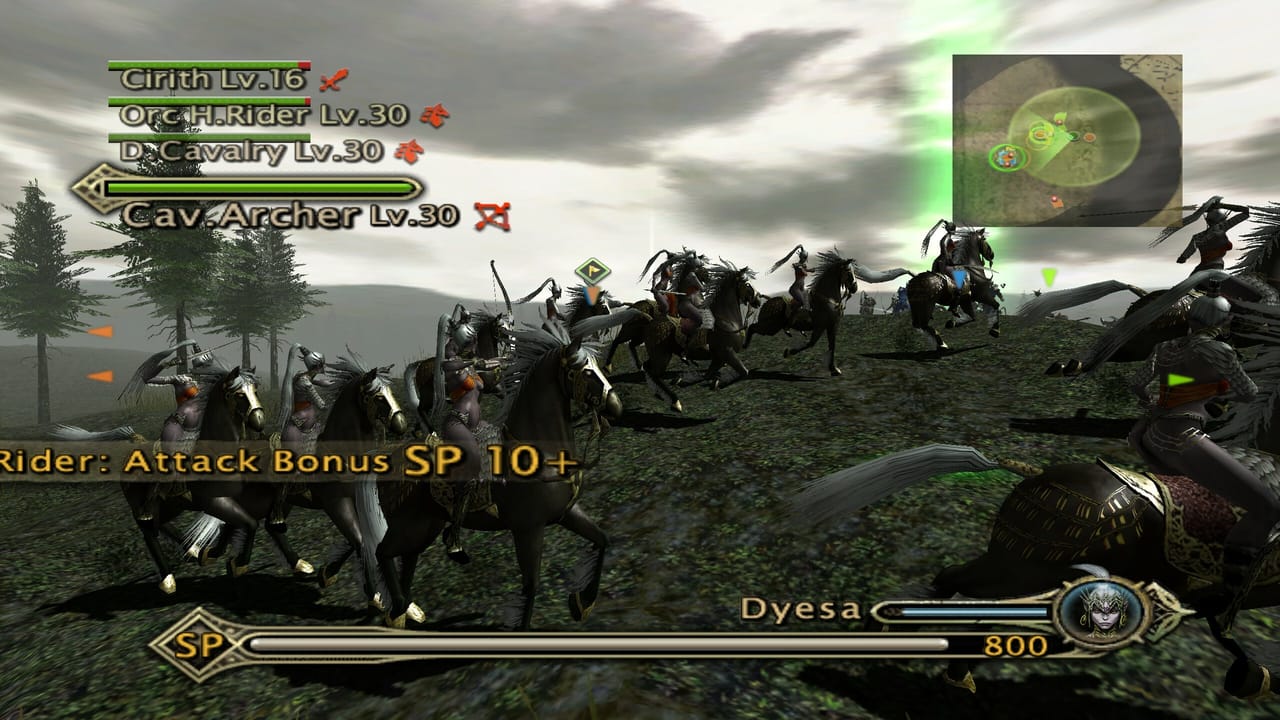Click the orange enemy dot at the minimap bottom
The height and width of the screenshot is (720, 1280).
(x=1056, y=199)
